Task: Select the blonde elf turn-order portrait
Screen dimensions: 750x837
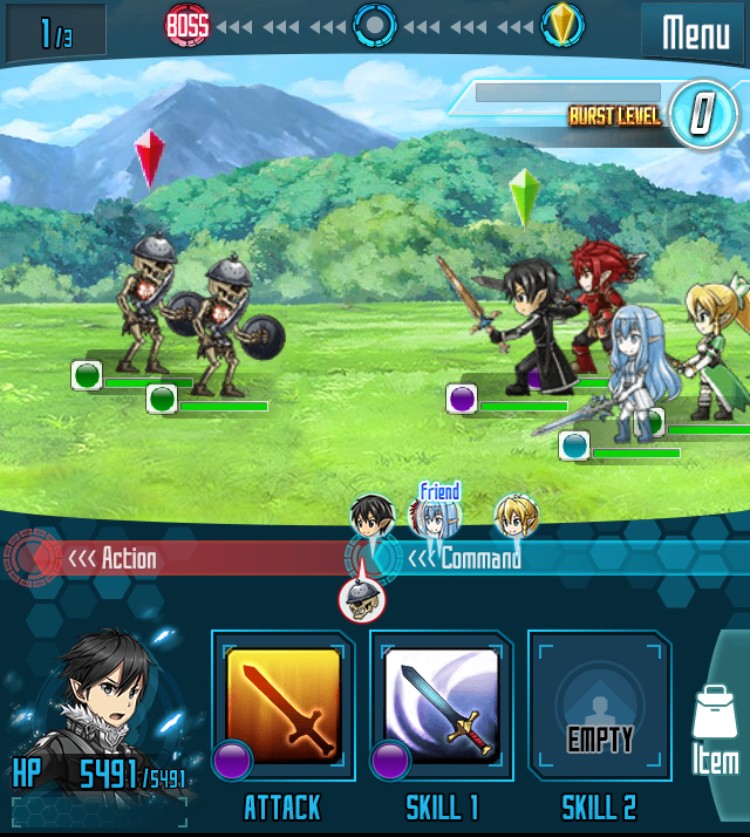Action: coord(517,517)
